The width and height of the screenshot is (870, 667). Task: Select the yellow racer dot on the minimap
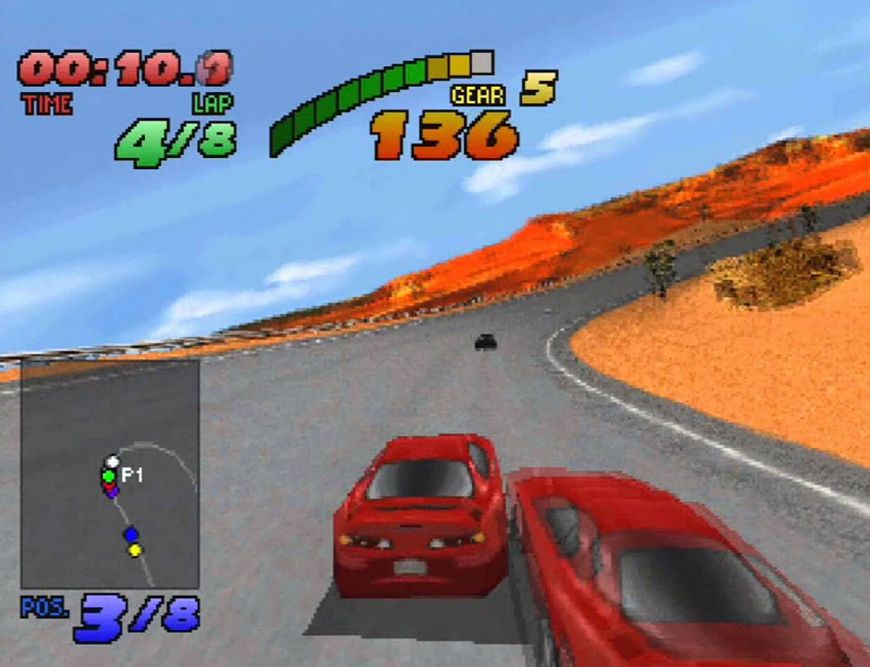tap(135, 549)
